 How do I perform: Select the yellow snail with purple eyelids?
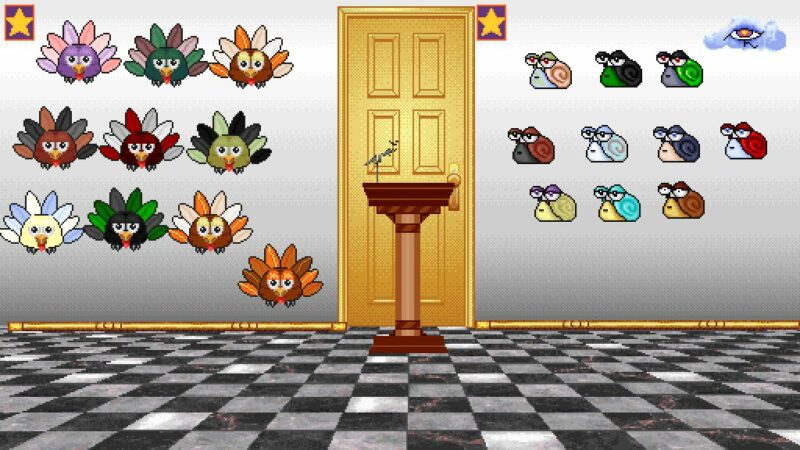tap(554, 203)
